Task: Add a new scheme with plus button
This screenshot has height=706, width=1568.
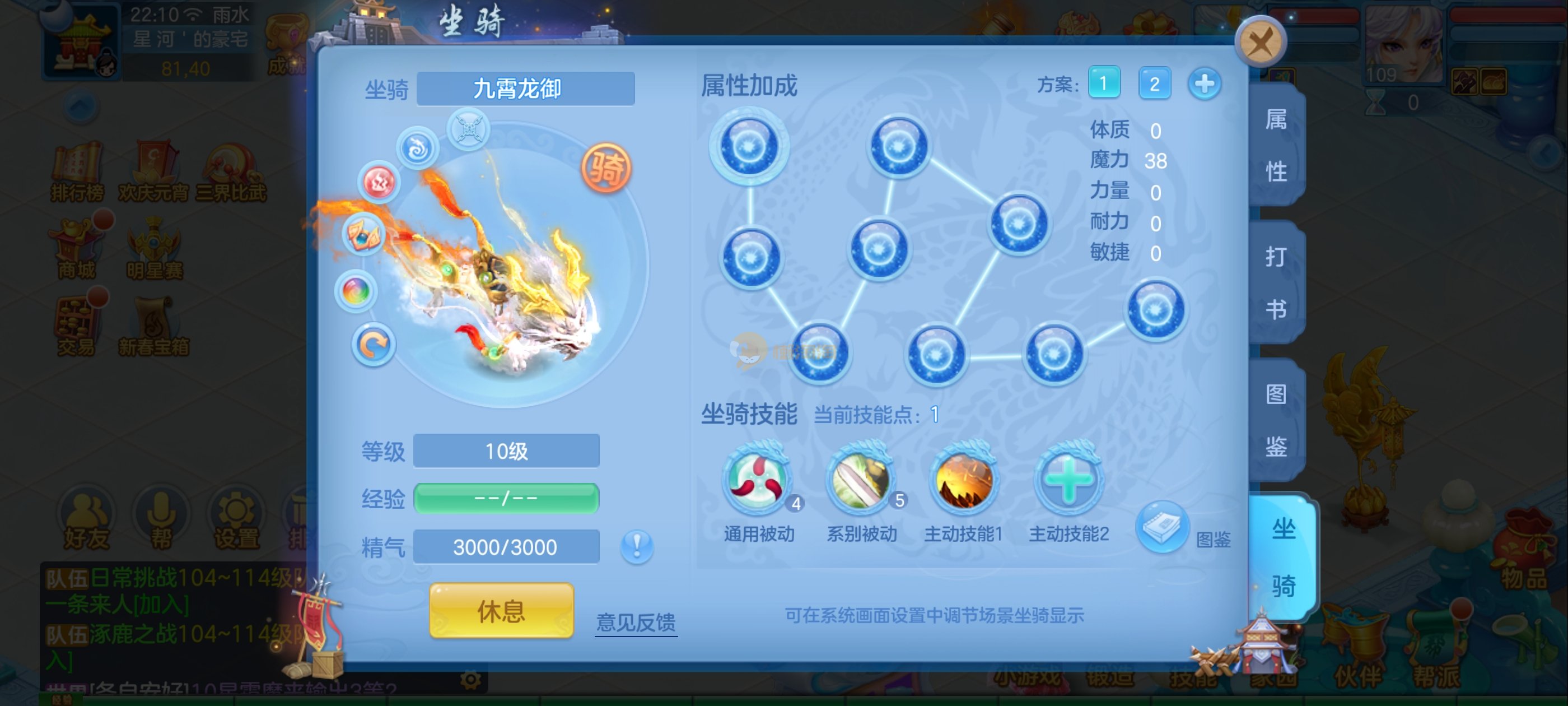Action: click(x=1204, y=83)
